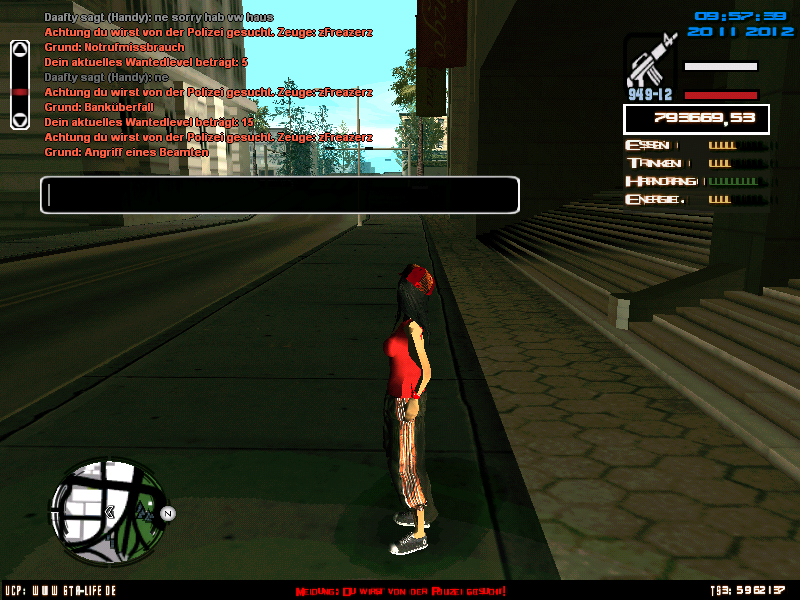800x600 pixels.
Task: Click the chat scrollbar down arrow
Action: tap(19, 119)
